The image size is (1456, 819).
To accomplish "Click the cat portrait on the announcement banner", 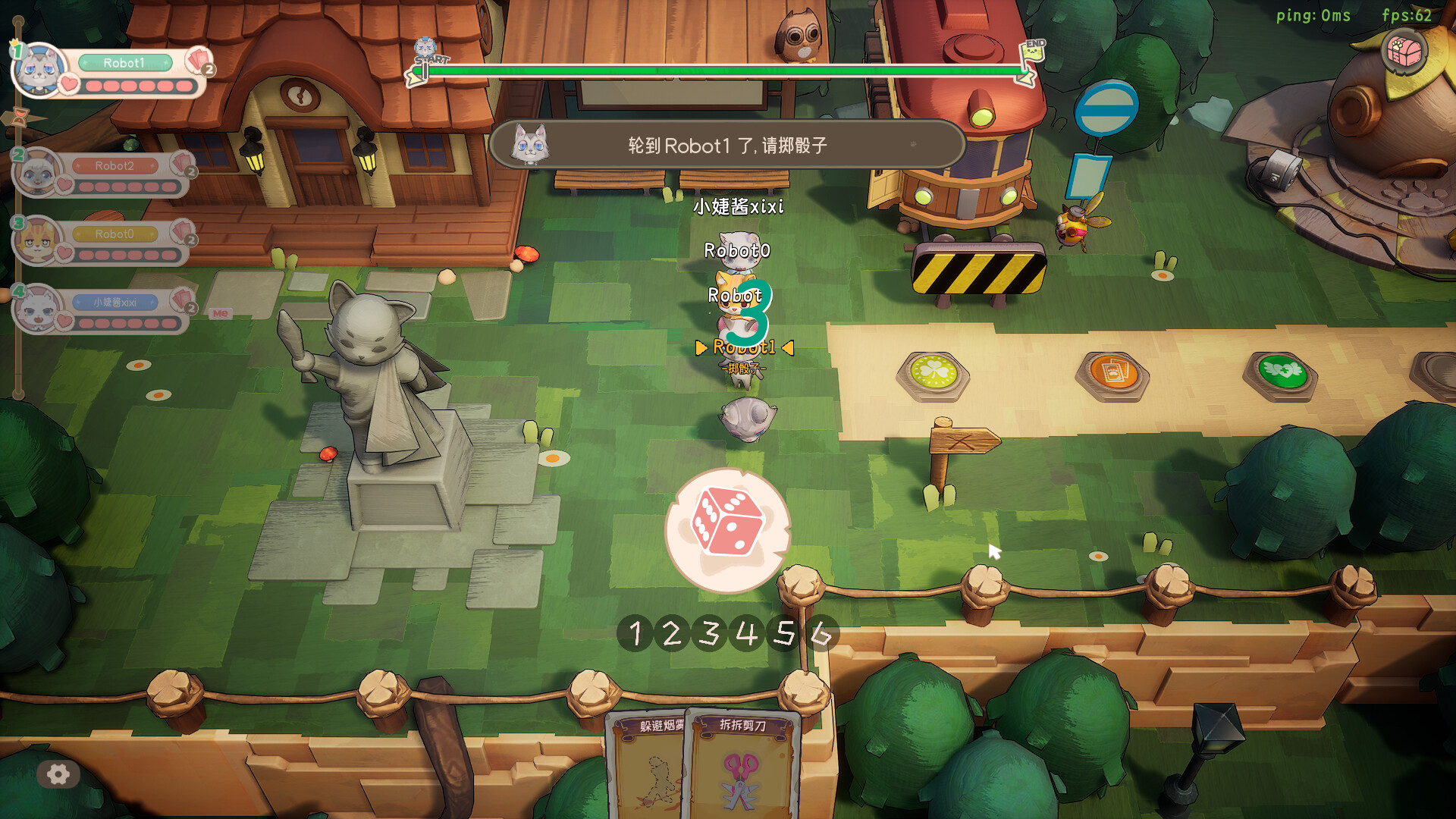I will pos(531,146).
